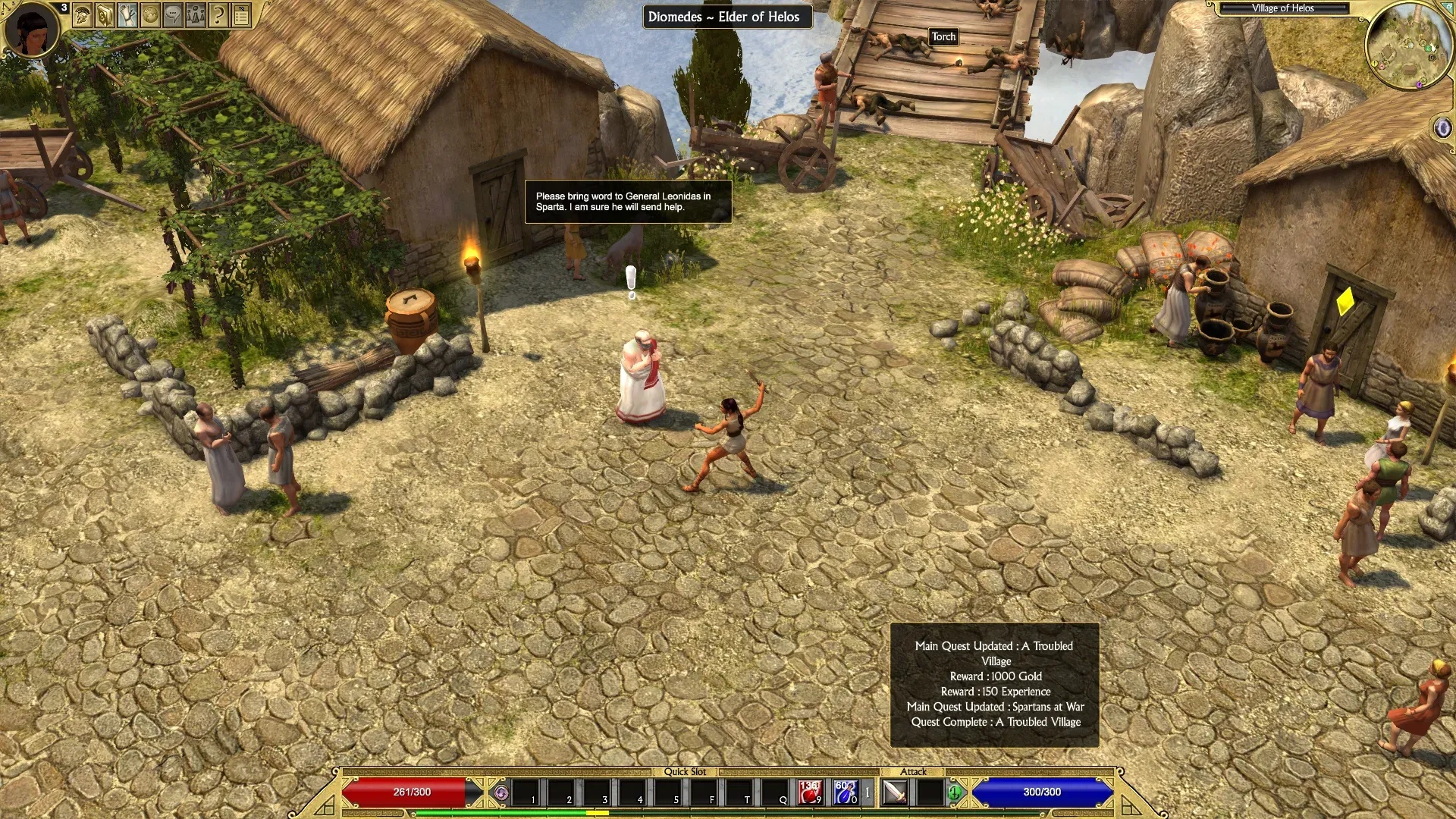
Task: Open the character sheet via helmet icon
Action: [83, 15]
